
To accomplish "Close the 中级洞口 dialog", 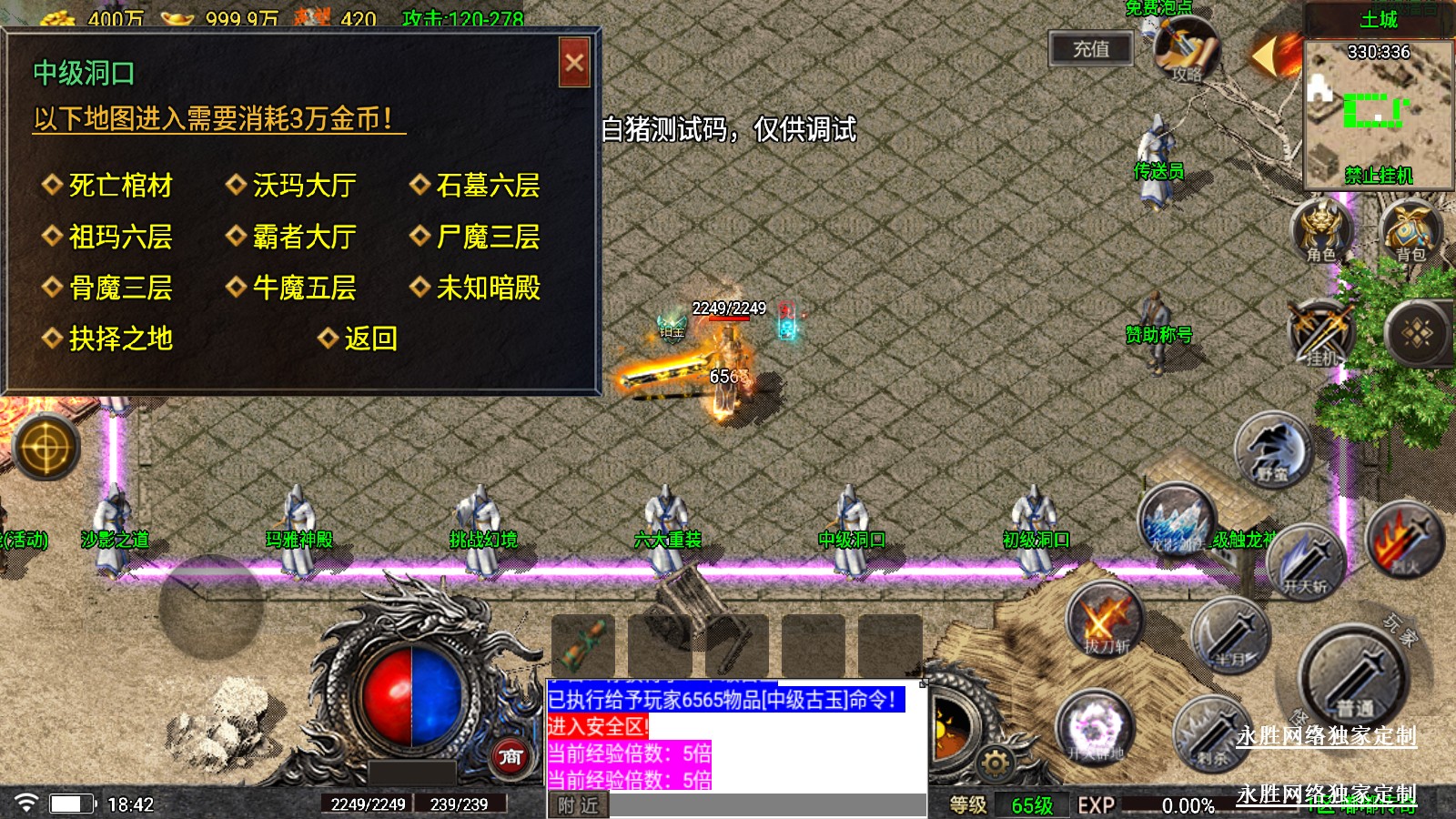I will coord(574,63).
